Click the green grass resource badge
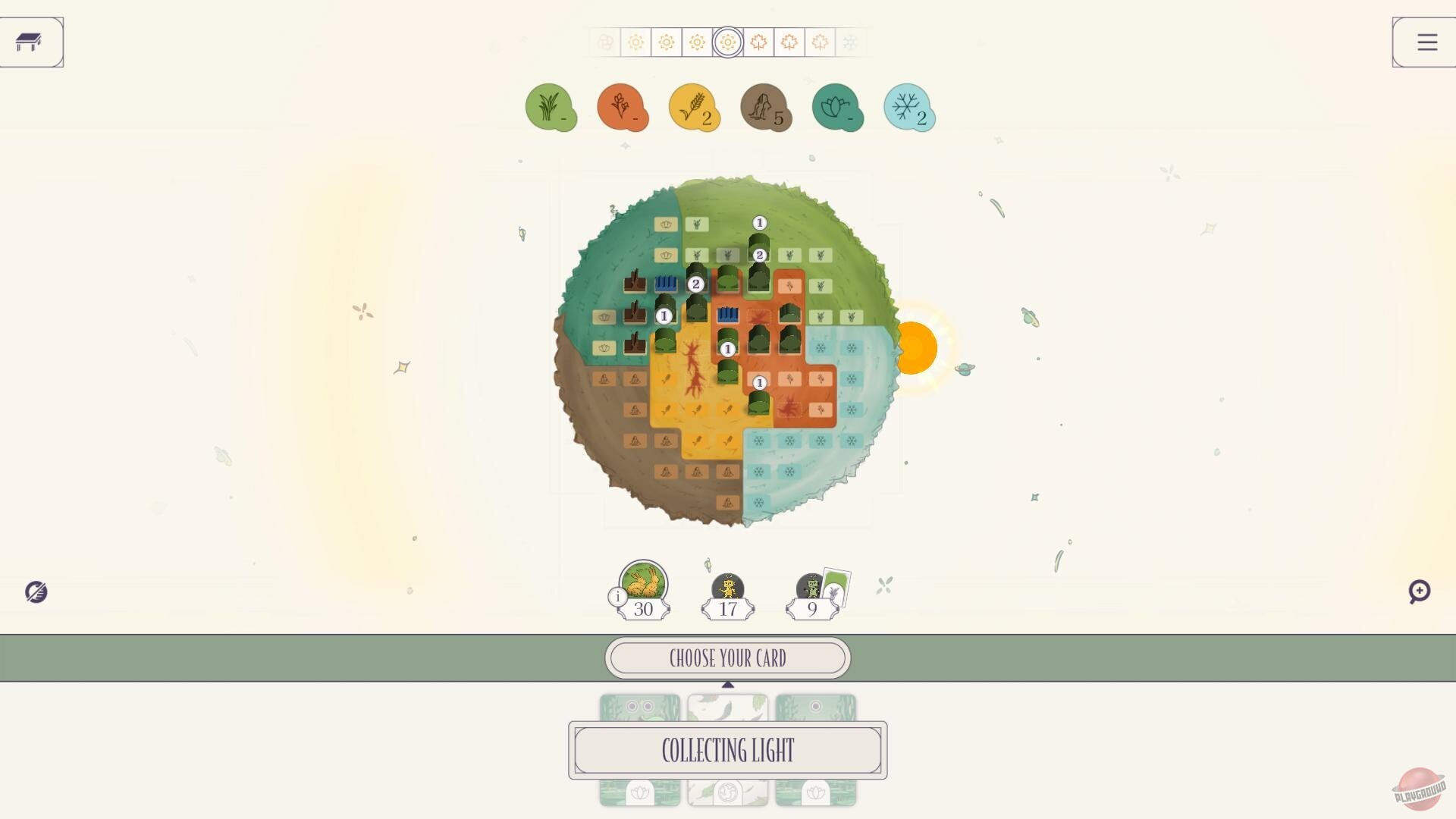The width and height of the screenshot is (1456, 819). pyautogui.click(x=551, y=108)
